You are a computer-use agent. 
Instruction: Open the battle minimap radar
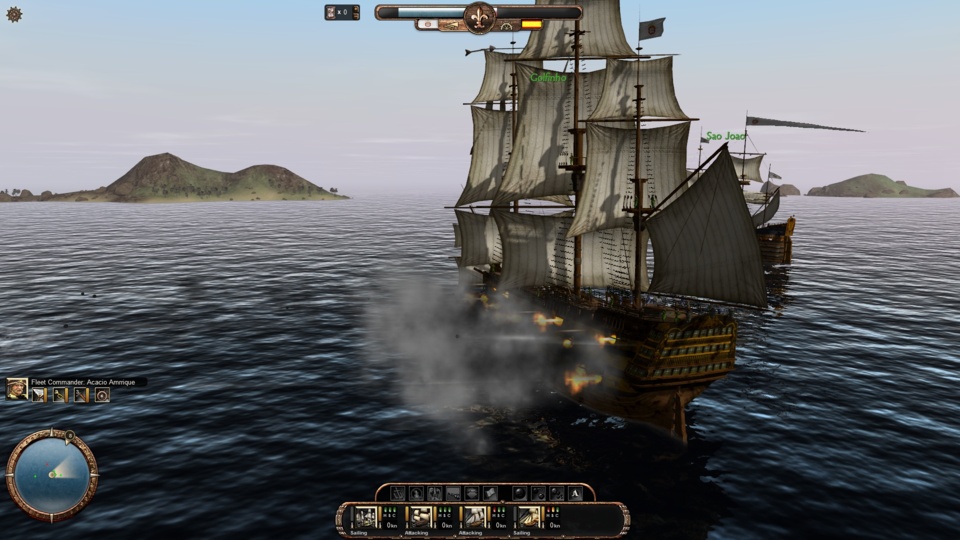point(50,473)
